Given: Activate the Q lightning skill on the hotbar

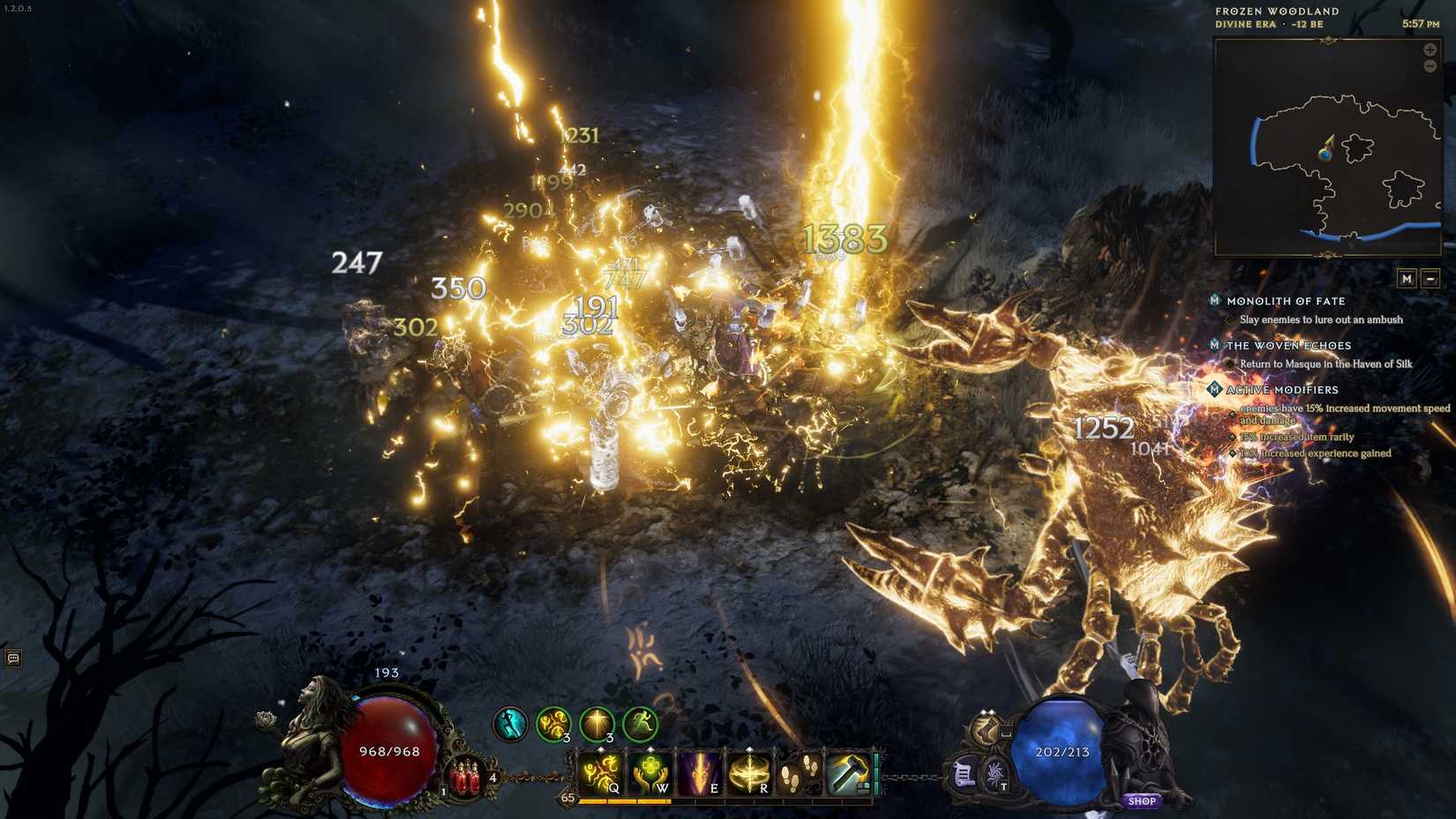Looking at the screenshot, I should pyautogui.click(x=600, y=772).
